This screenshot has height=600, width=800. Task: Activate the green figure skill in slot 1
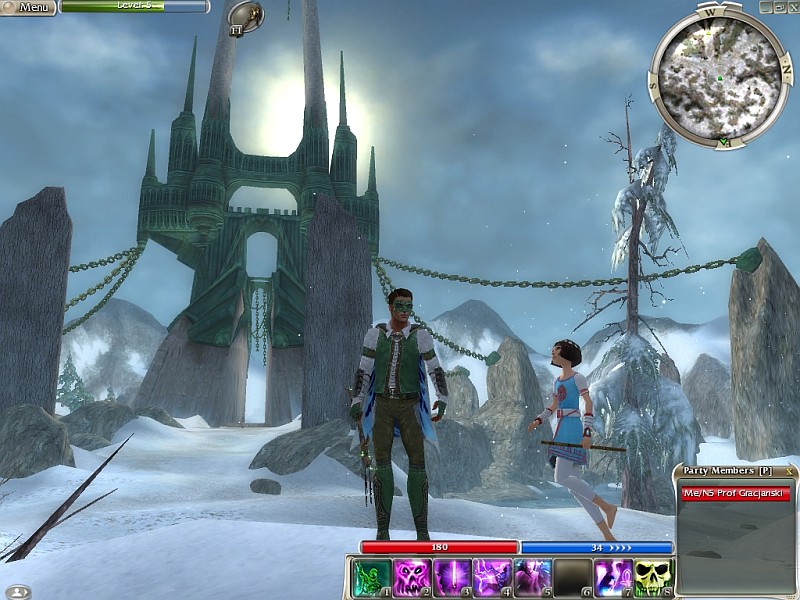pos(371,577)
